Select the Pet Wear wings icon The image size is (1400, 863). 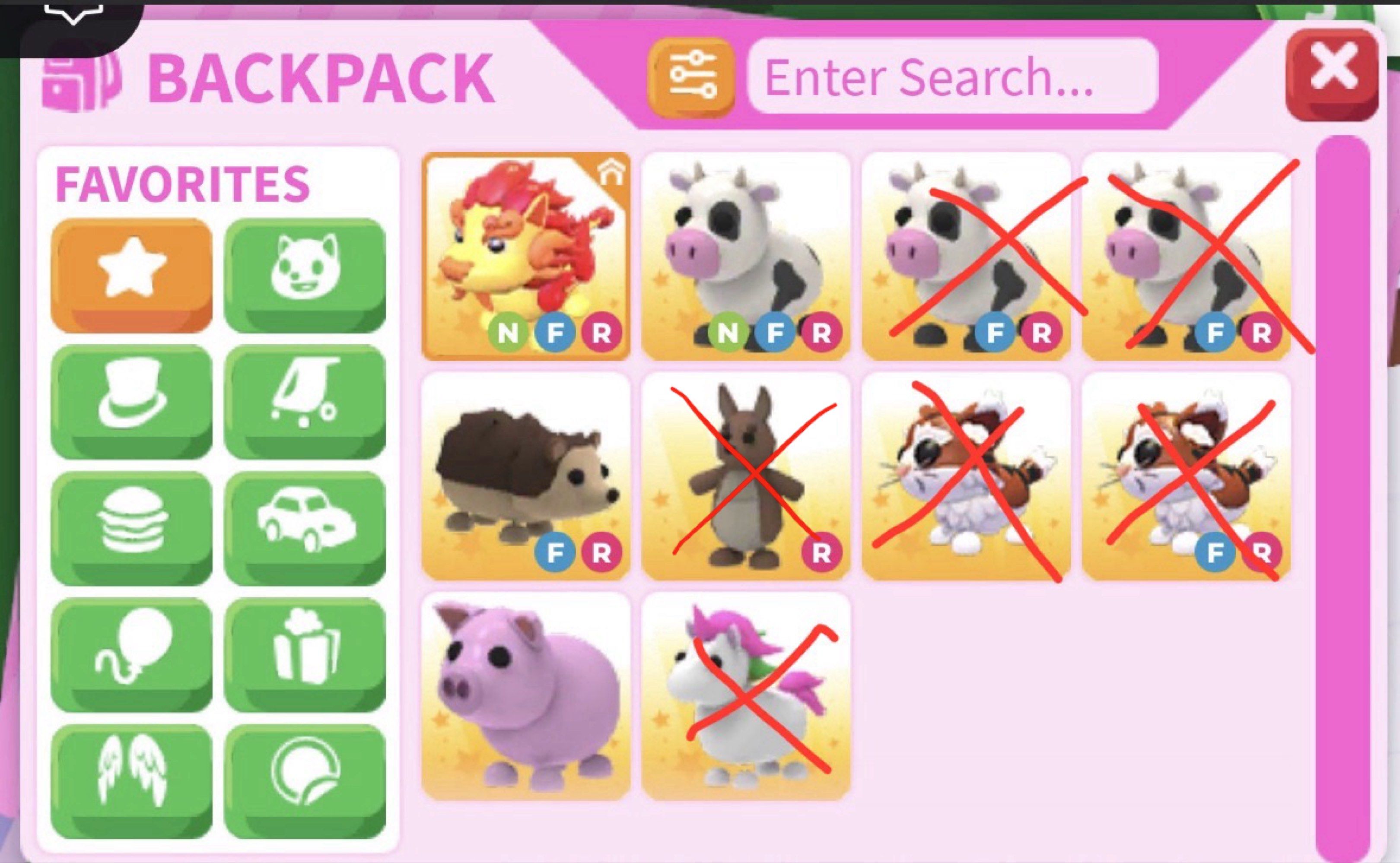click(131, 781)
